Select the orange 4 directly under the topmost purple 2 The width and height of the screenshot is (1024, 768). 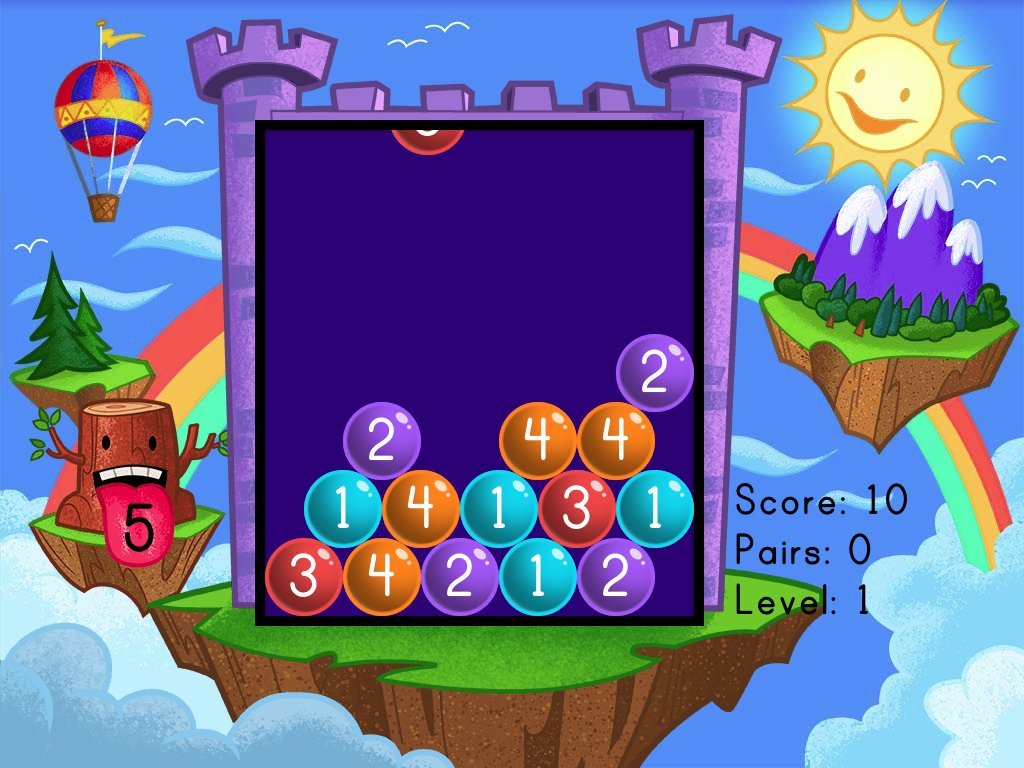point(616,440)
